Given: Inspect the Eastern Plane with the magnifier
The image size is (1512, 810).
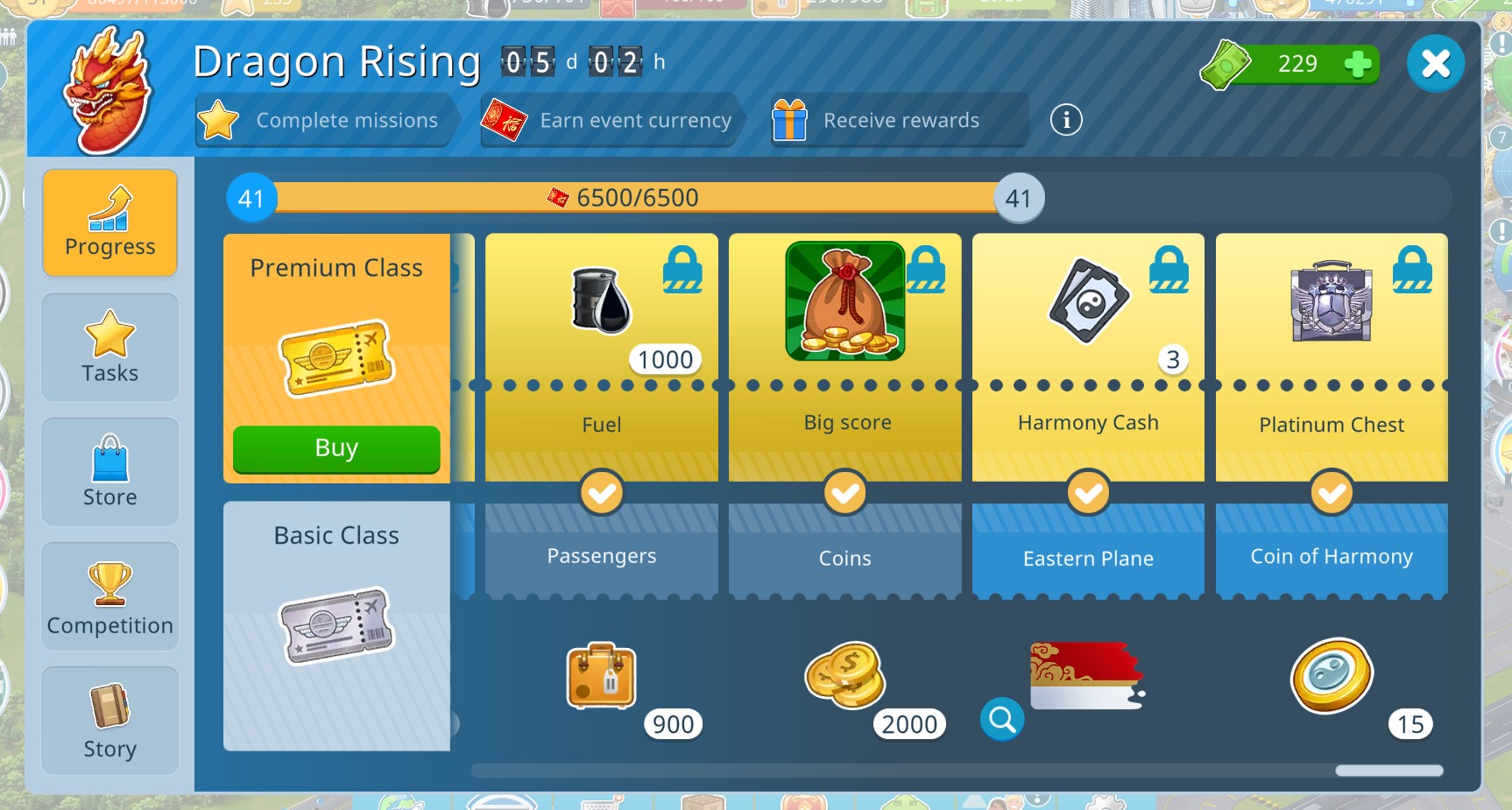Looking at the screenshot, I should point(1002,720).
